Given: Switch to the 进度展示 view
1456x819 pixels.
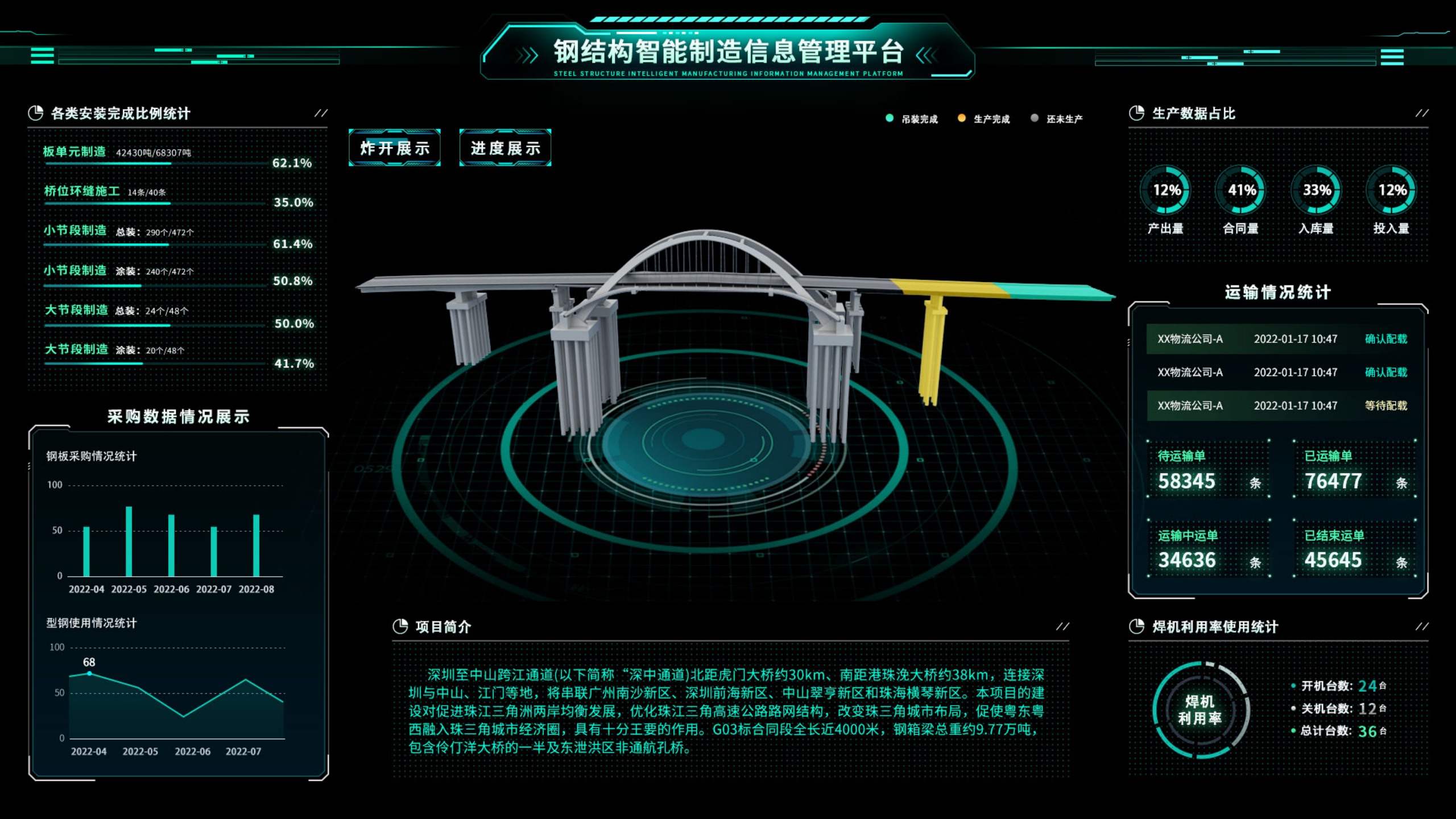Looking at the screenshot, I should coord(504,148).
